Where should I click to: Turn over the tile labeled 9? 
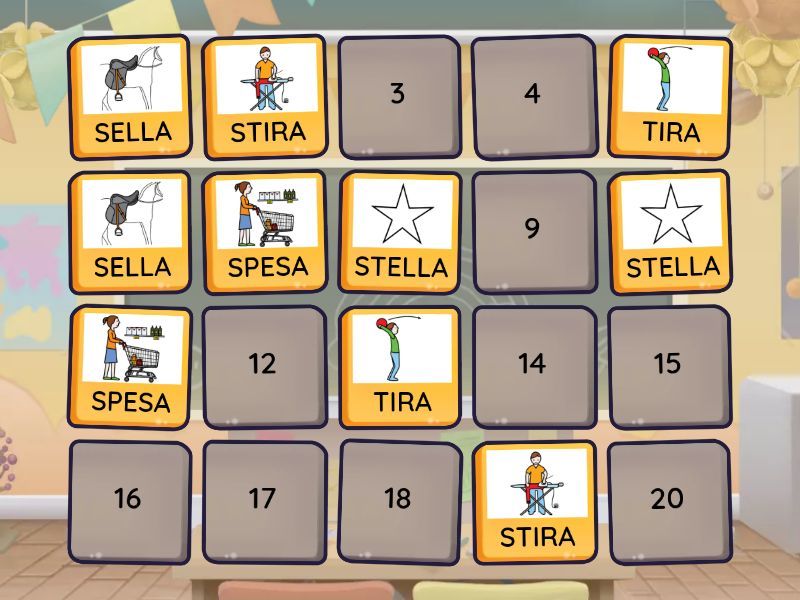(533, 230)
